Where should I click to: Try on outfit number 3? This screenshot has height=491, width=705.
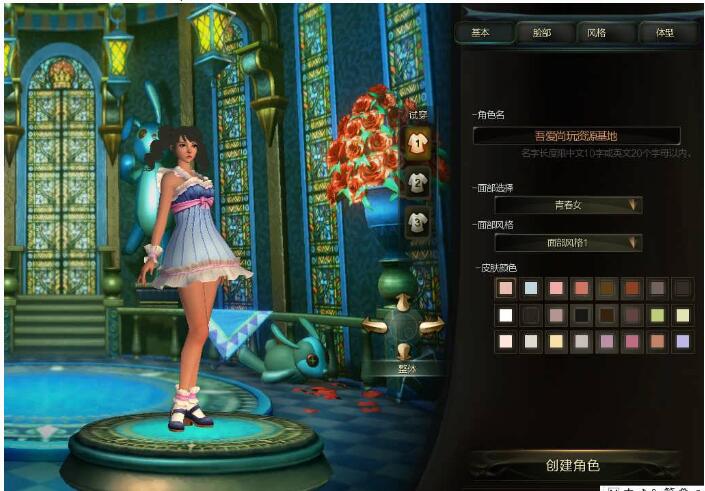point(417,221)
